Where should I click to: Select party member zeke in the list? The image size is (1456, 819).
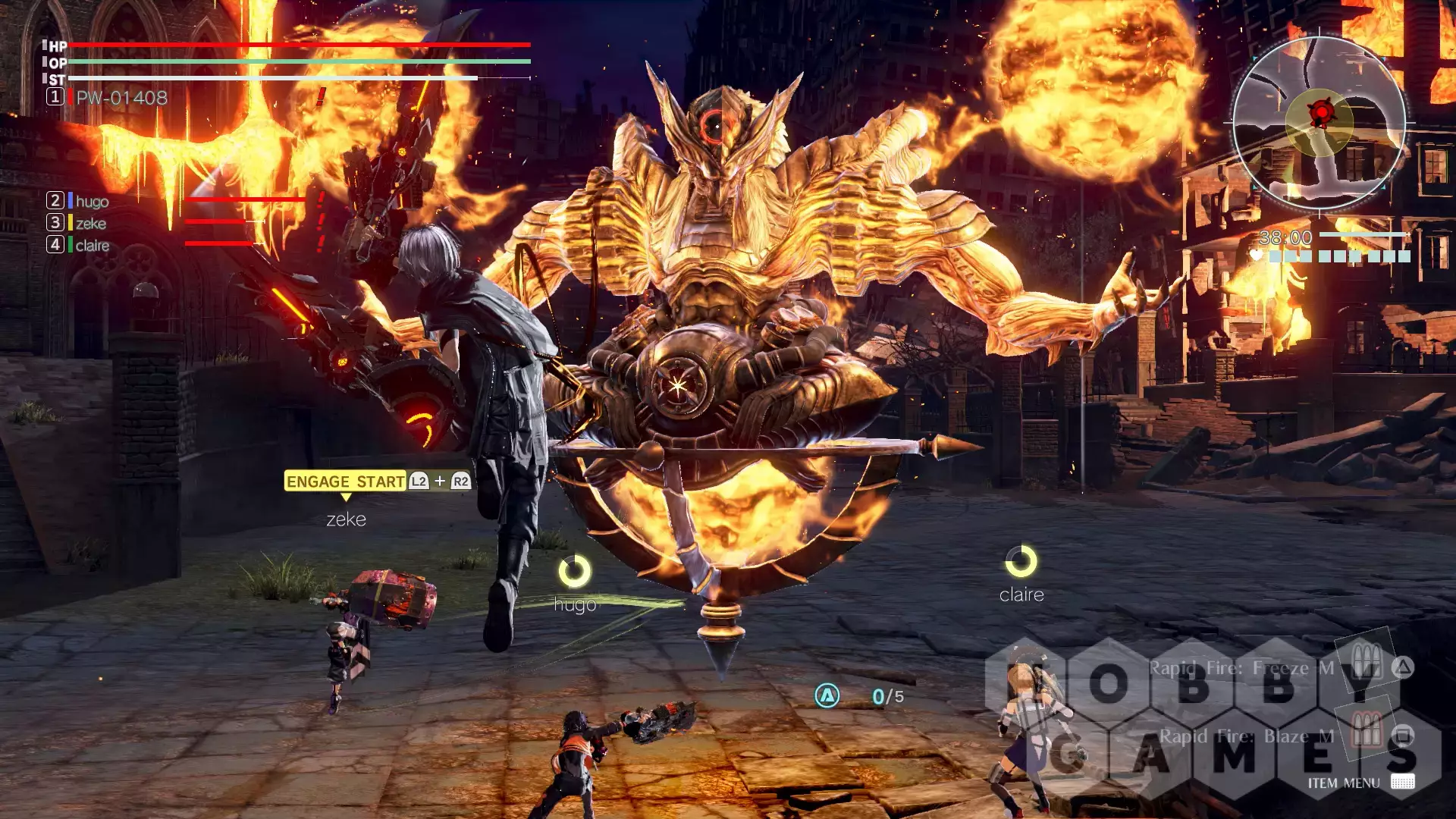[90, 223]
